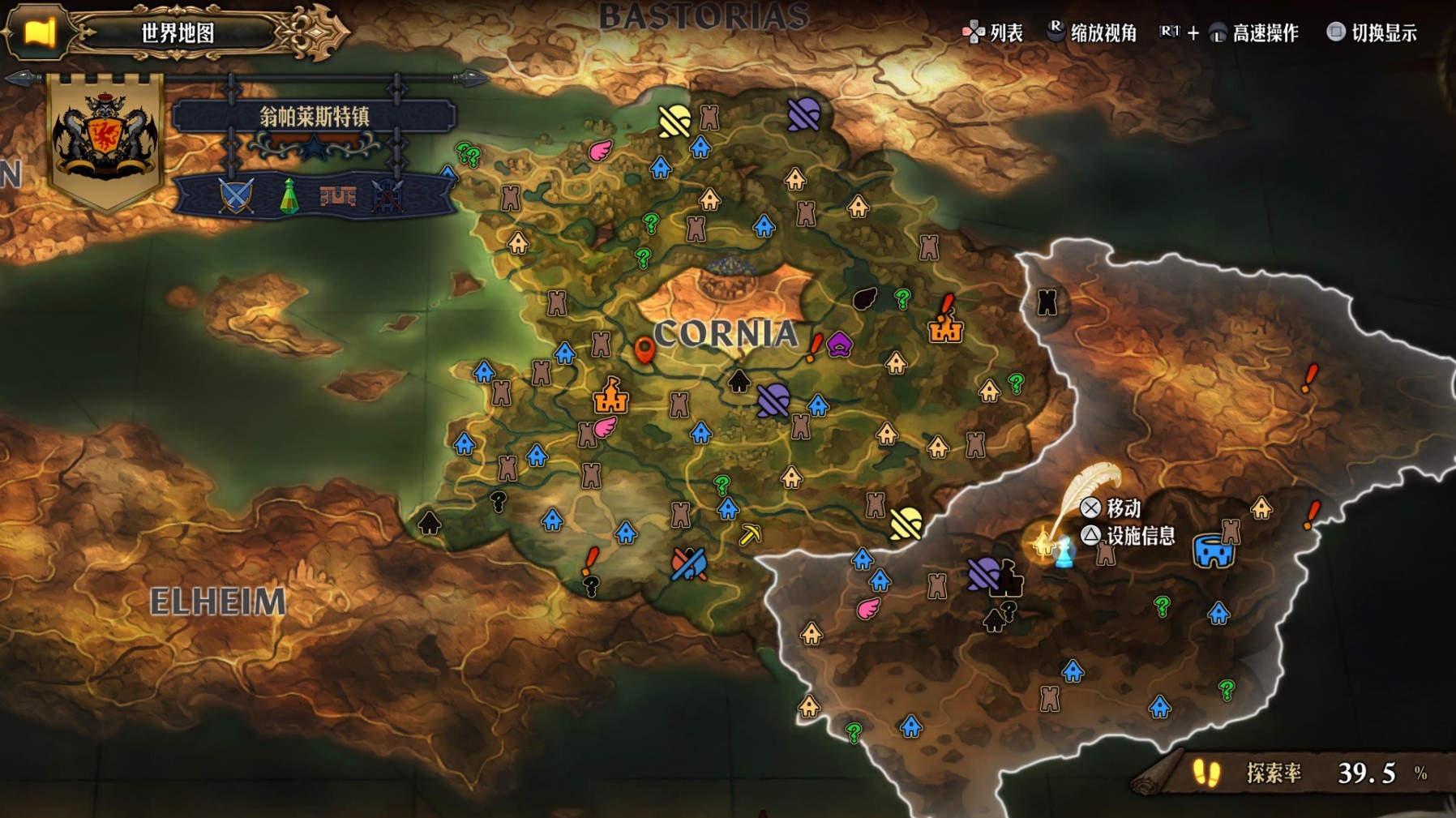The image size is (1456, 818).
Task: Click the yellow pickaxe mine marker
Action: [x=750, y=534]
